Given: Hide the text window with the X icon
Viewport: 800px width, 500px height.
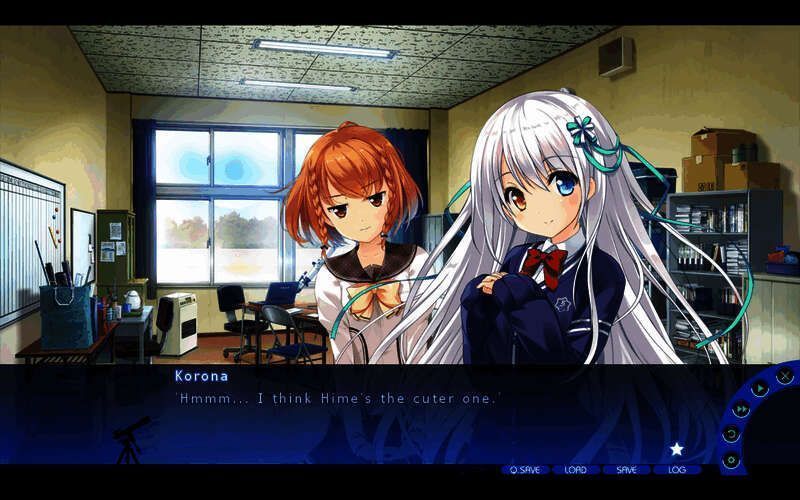Looking at the screenshot, I should click(x=785, y=376).
